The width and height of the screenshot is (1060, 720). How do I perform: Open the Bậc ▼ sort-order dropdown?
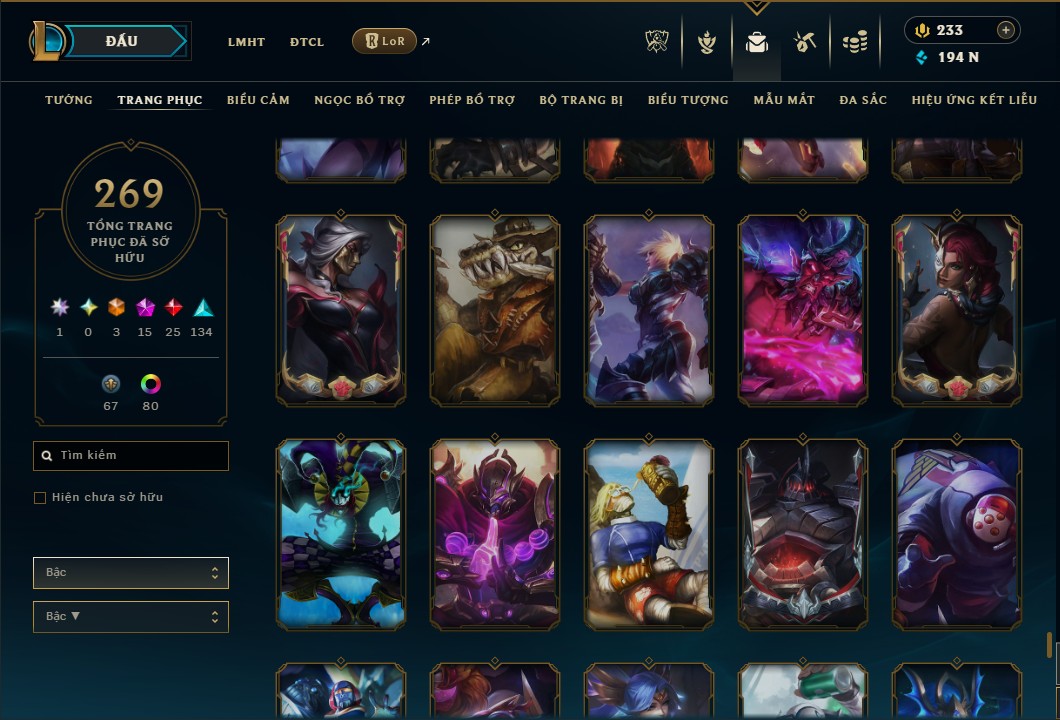tap(131, 617)
